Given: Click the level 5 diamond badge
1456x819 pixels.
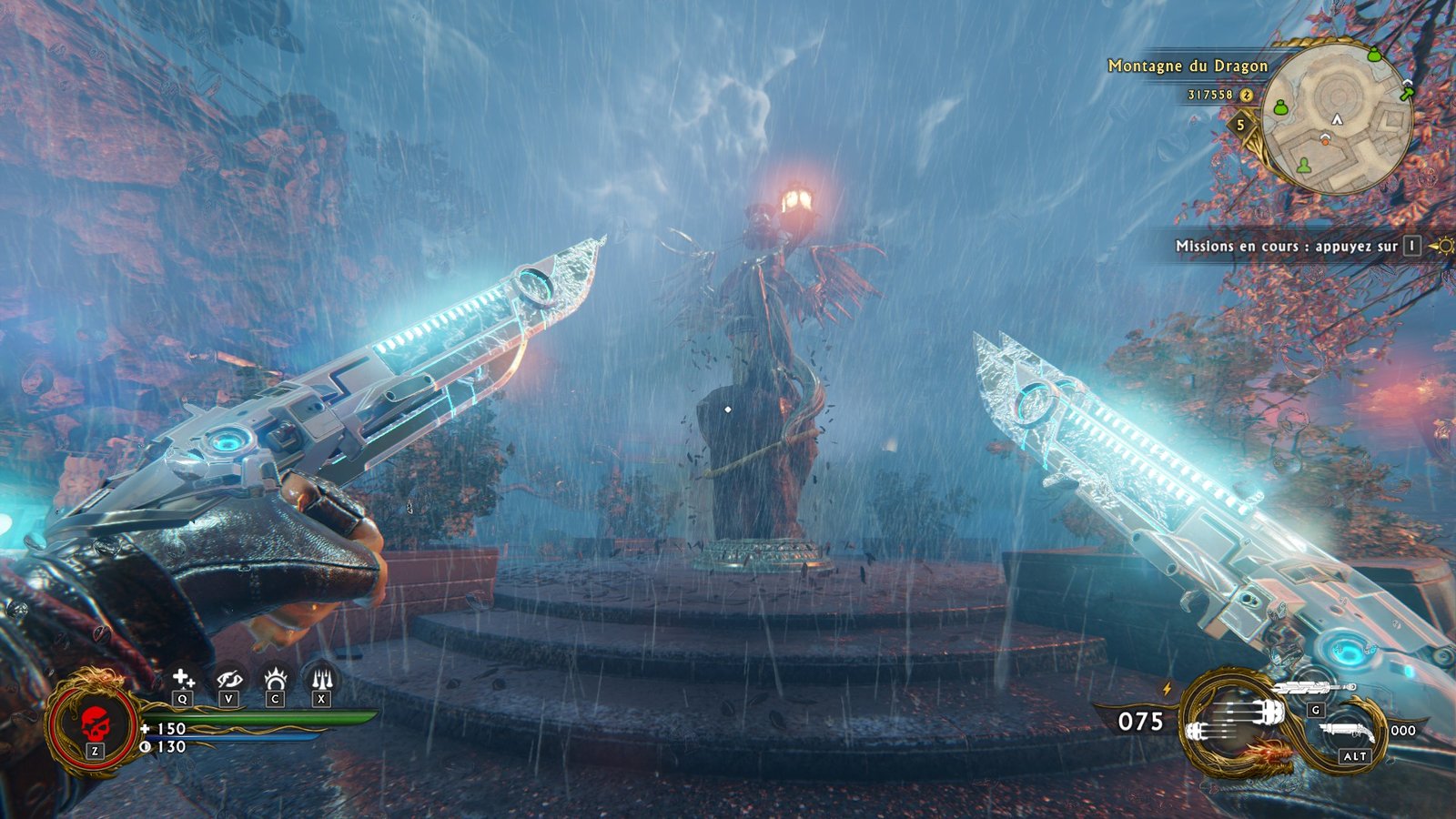Looking at the screenshot, I should [1239, 125].
